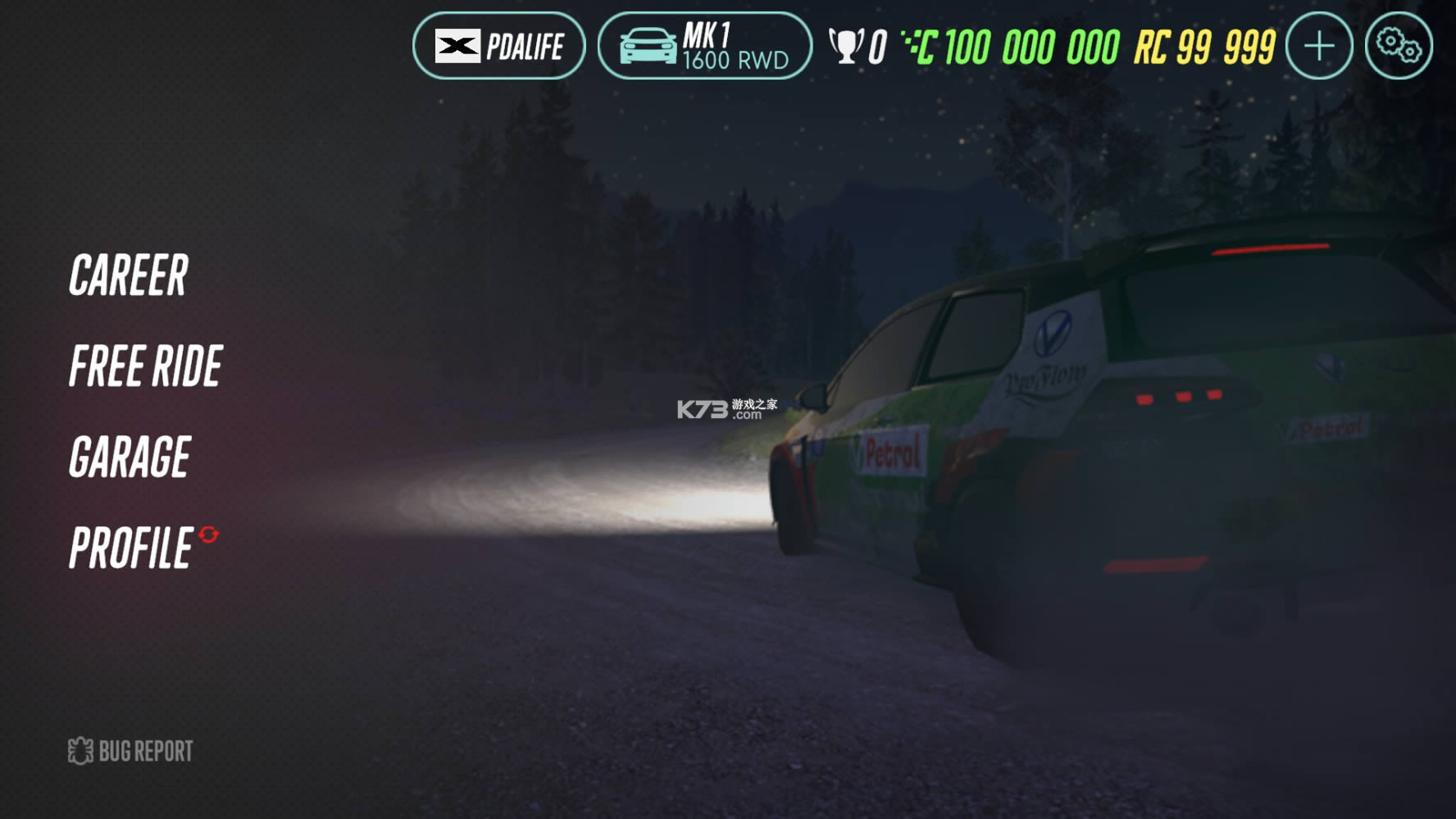The image size is (1456, 819).
Task: Click the Bug Report button
Action: (x=130, y=751)
